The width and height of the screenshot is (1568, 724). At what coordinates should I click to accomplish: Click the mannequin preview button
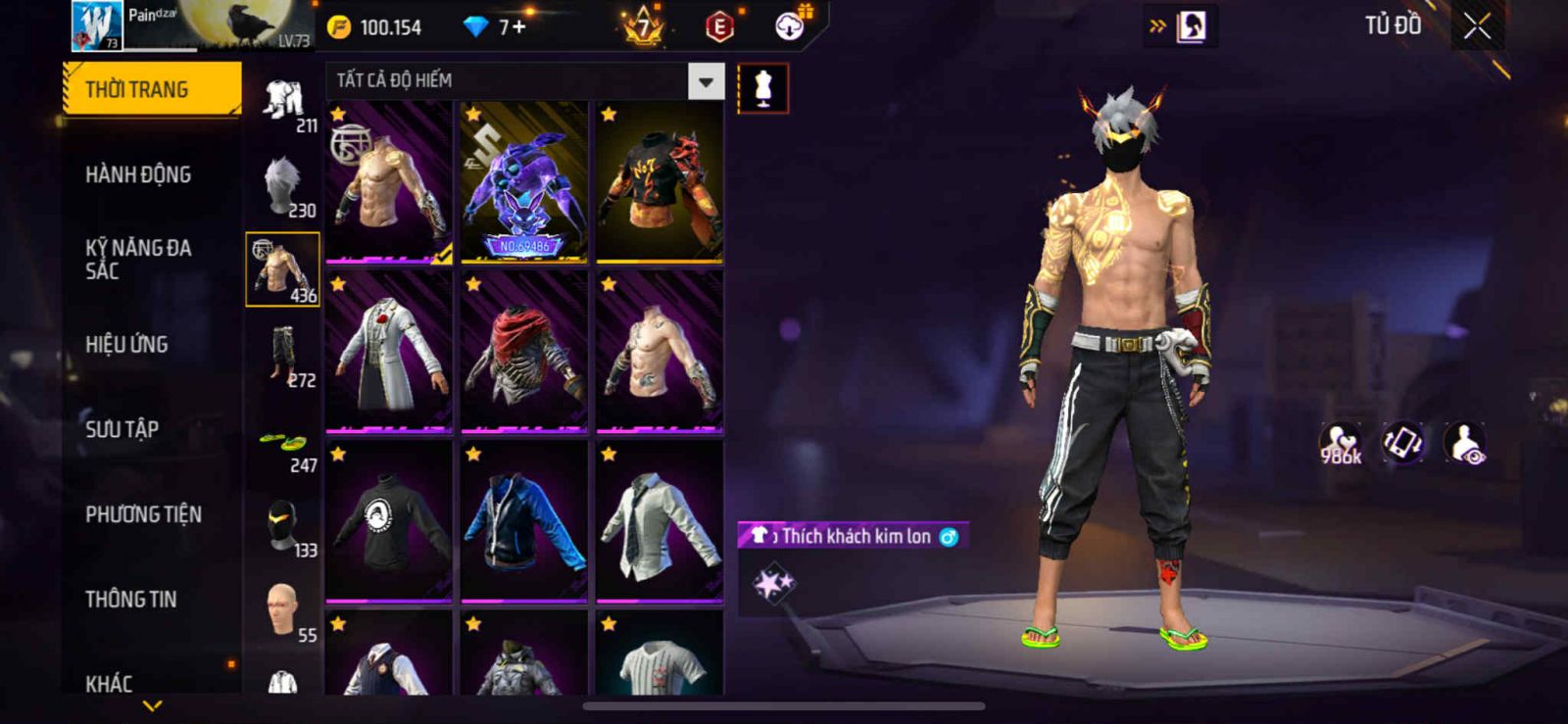[x=762, y=88]
